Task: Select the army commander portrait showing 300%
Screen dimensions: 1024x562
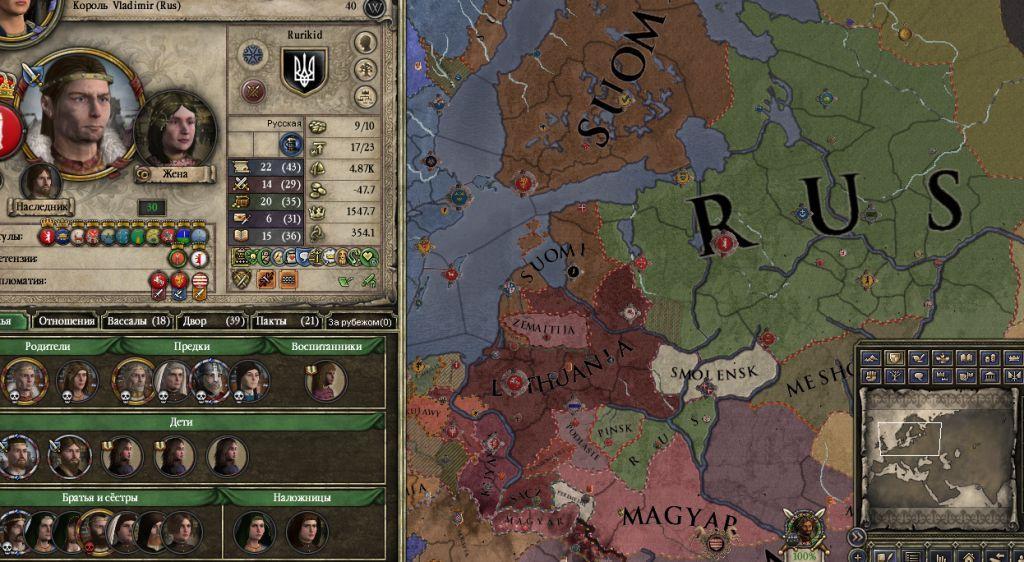Action: (802, 530)
